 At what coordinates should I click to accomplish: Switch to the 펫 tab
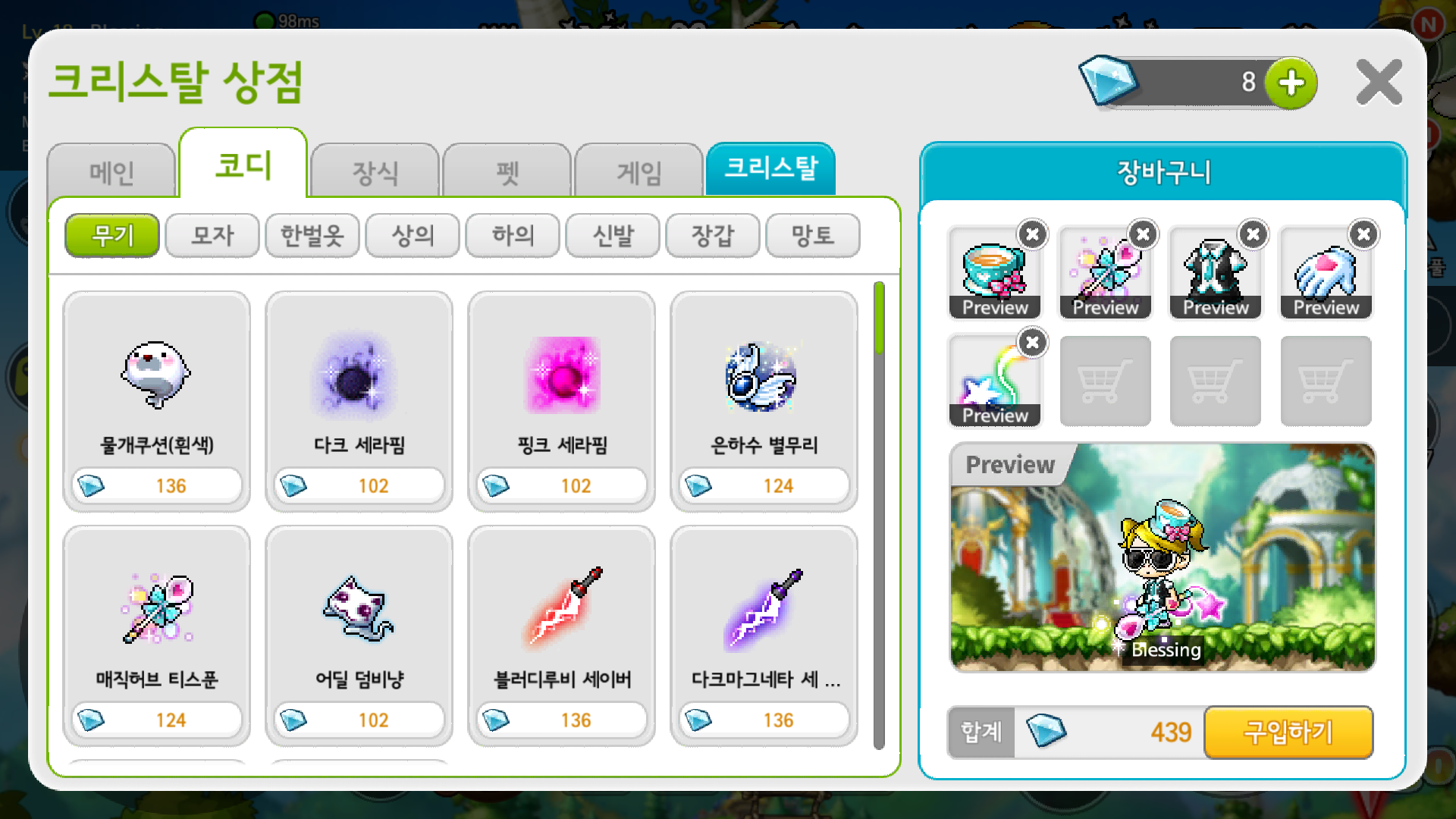[506, 173]
